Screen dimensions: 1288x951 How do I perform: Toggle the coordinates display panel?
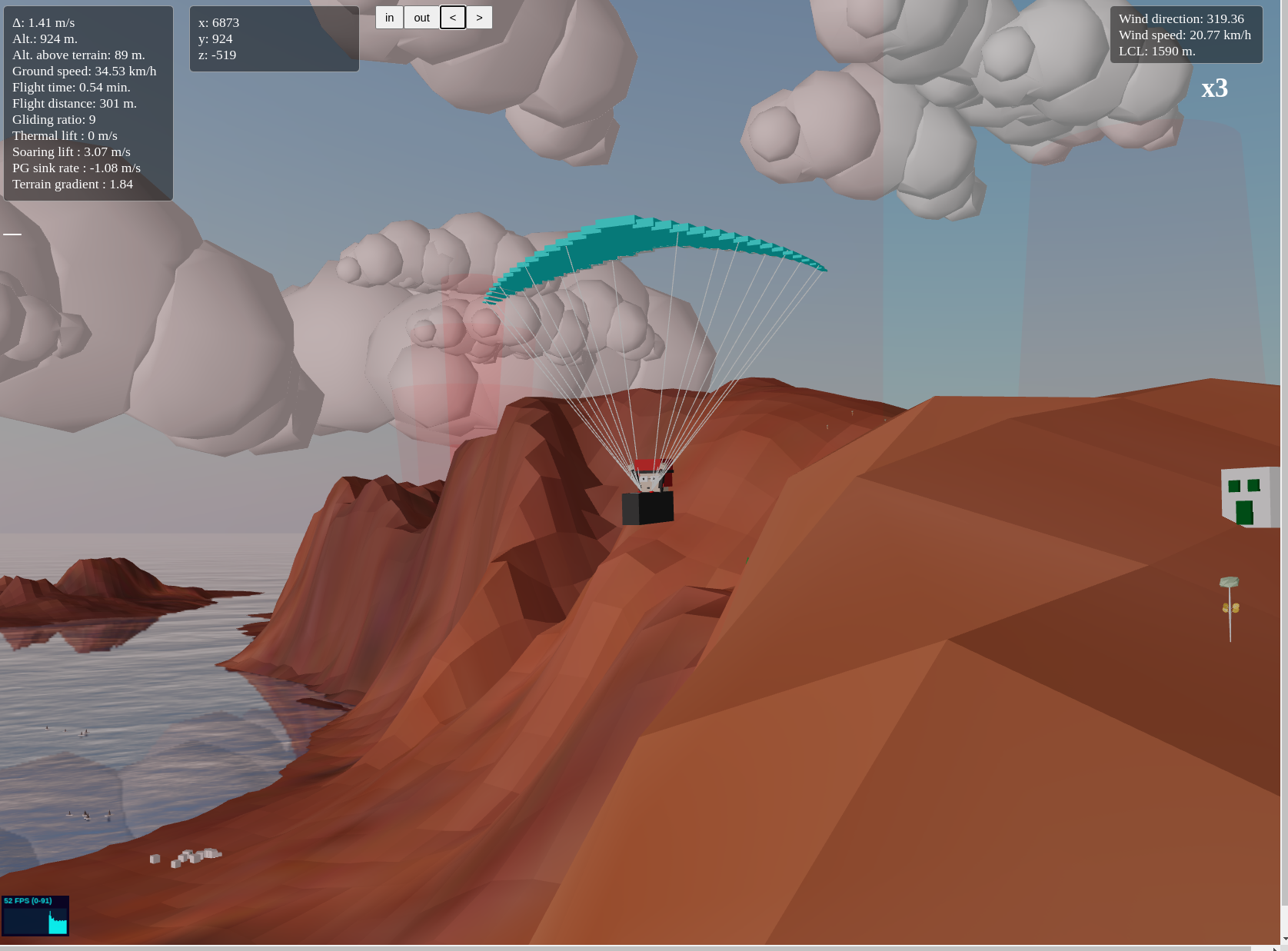(274, 38)
